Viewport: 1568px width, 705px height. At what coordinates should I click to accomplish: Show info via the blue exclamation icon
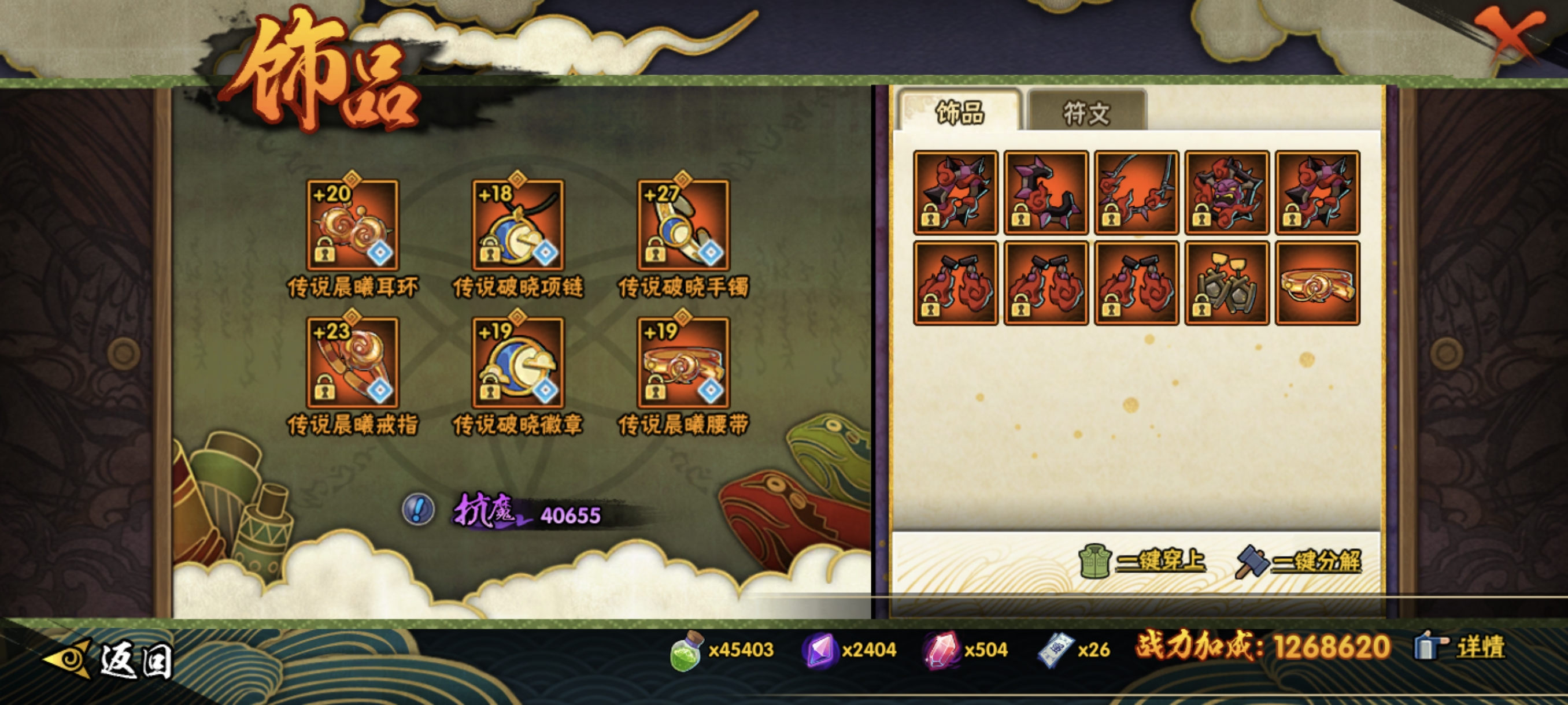tap(418, 509)
